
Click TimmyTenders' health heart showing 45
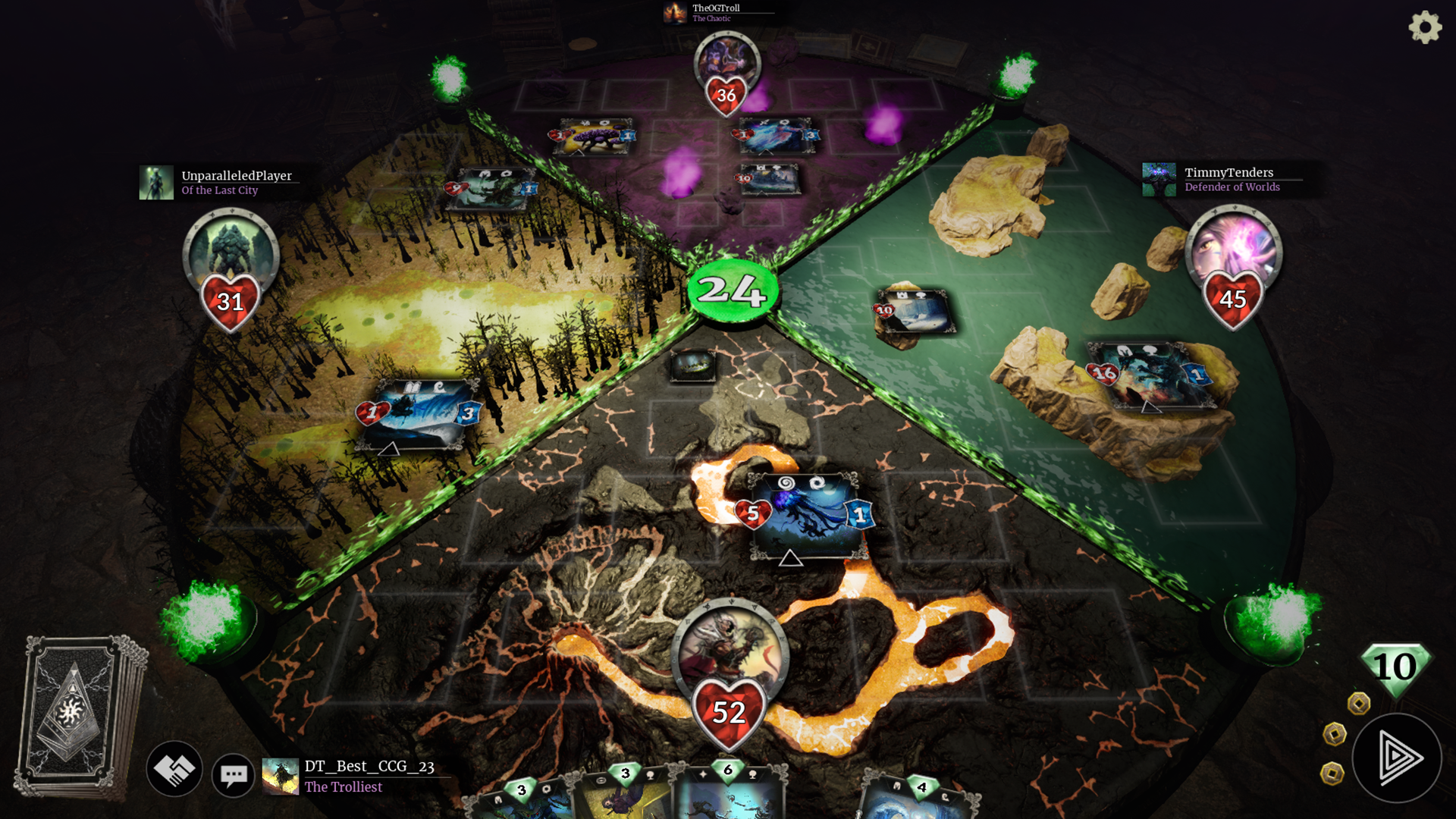tap(1234, 300)
